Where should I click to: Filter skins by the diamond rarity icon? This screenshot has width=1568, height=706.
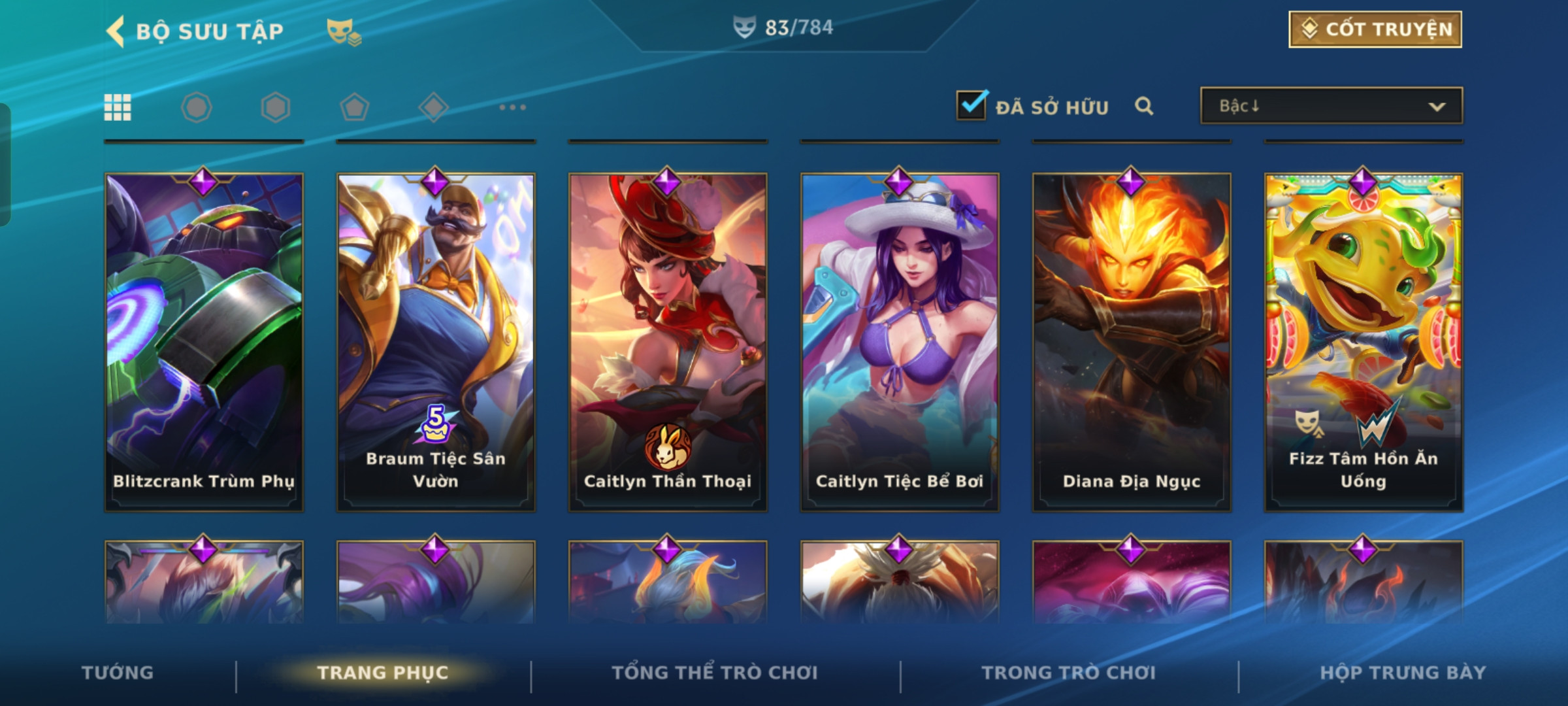(x=433, y=107)
